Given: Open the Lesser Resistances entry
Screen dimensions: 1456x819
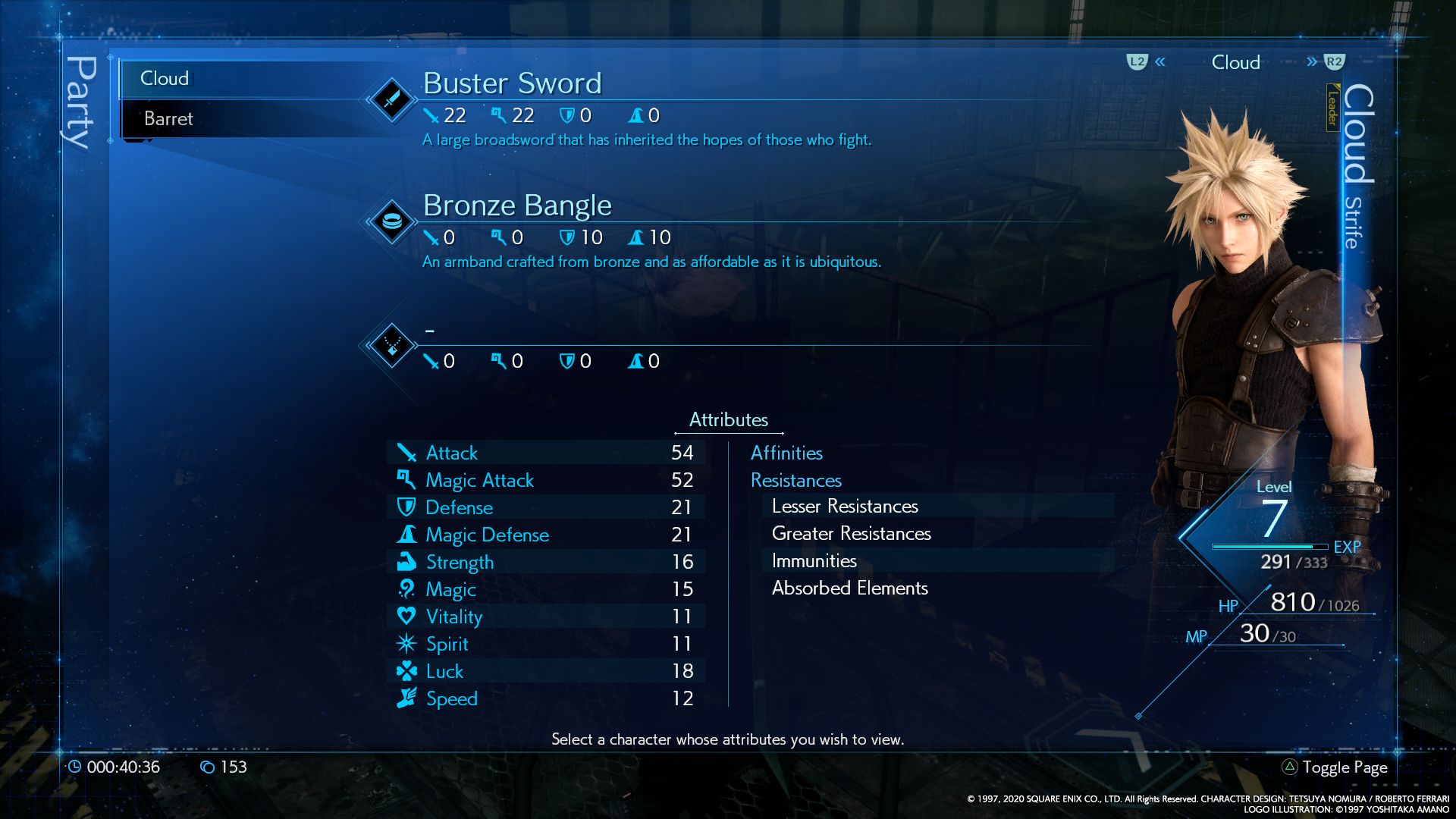Looking at the screenshot, I should coord(845,506).
